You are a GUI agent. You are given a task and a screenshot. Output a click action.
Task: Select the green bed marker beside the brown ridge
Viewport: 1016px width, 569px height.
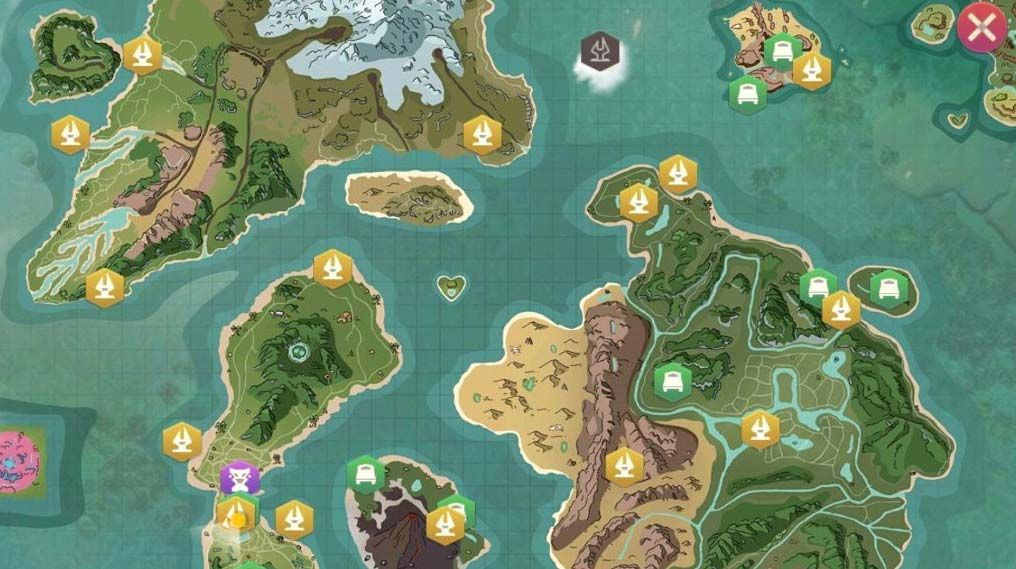coord(672,381)
